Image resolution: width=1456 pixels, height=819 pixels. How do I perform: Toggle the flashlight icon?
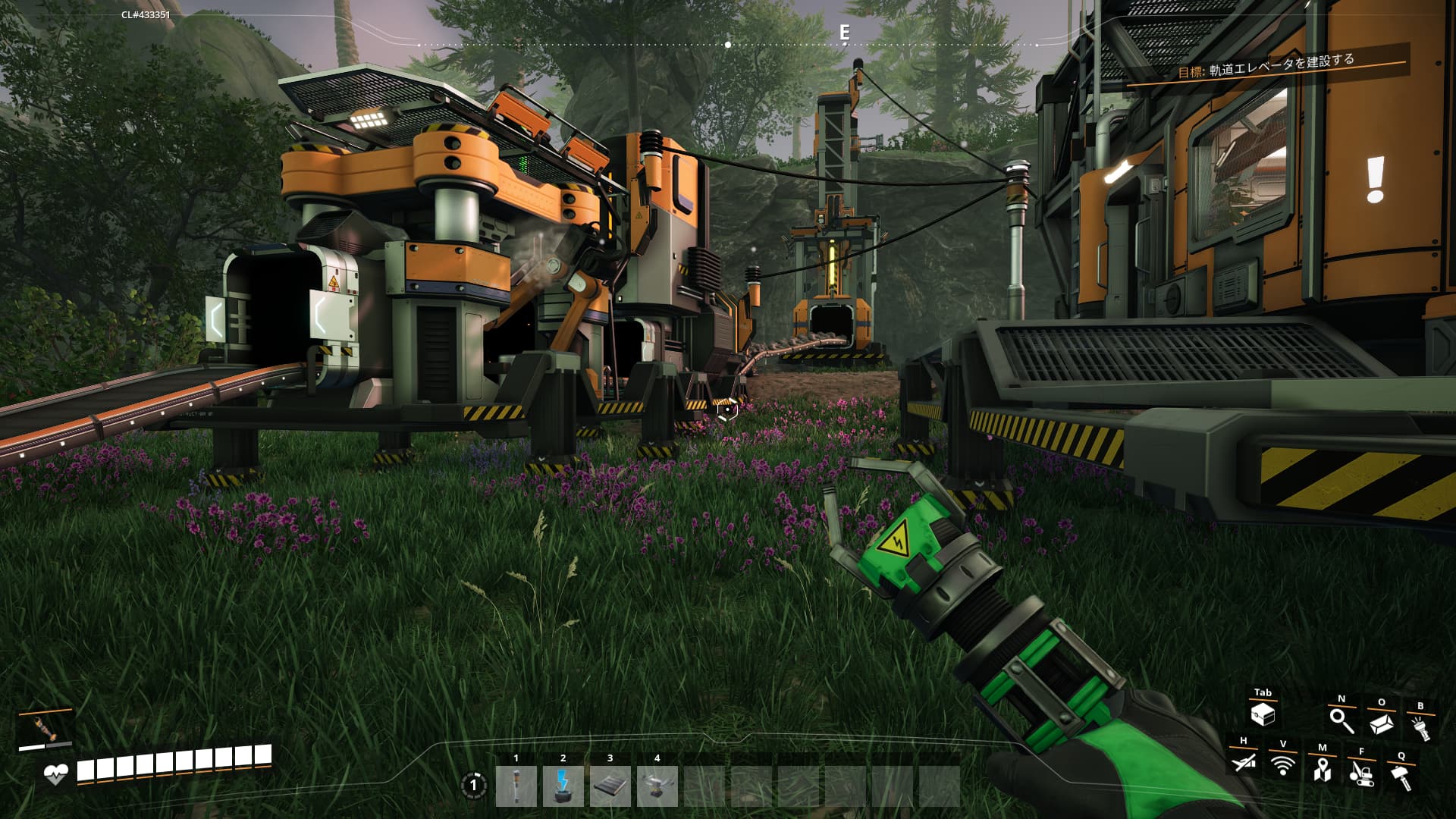1420,726
